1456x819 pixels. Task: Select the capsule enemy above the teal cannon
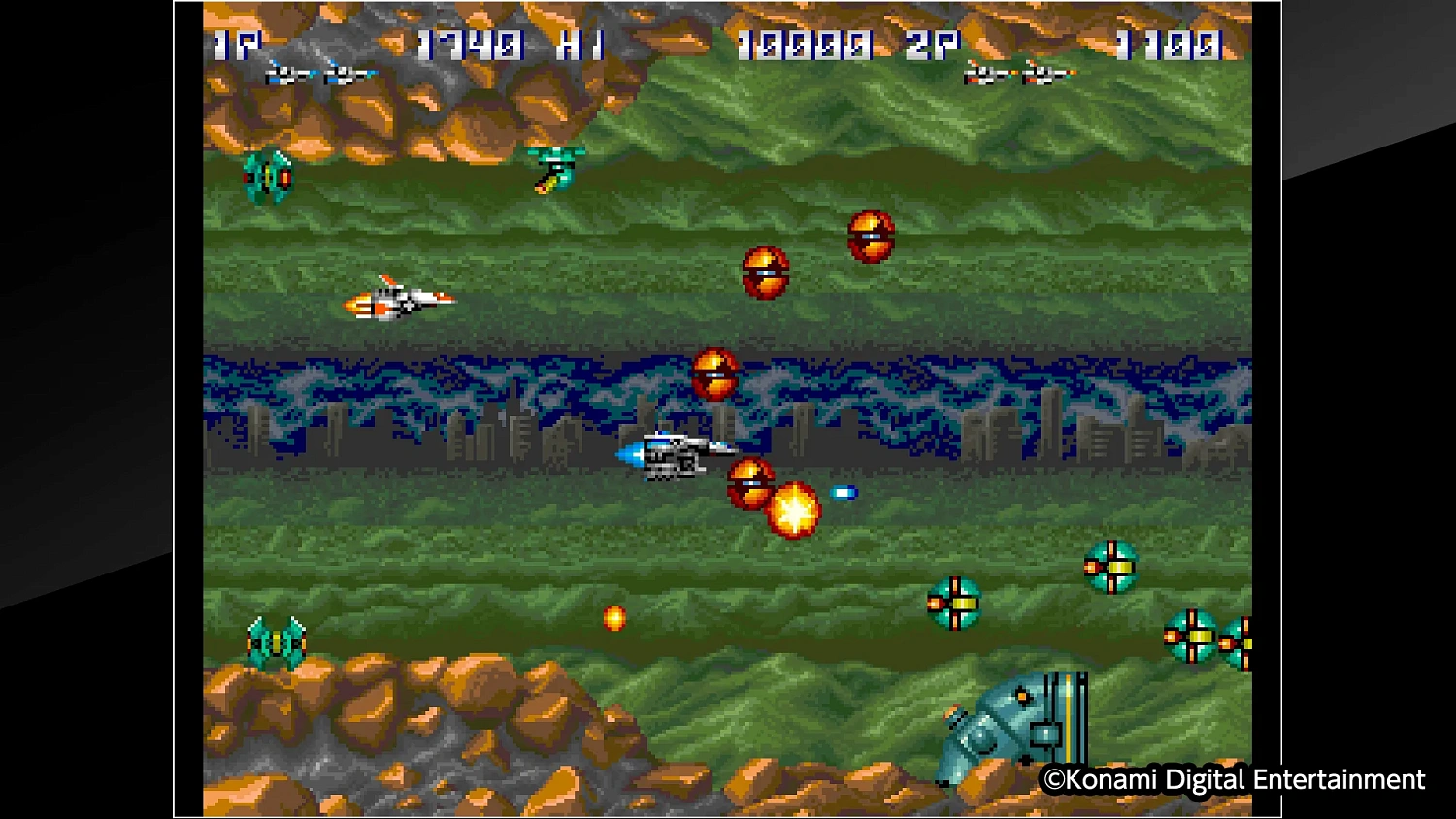point(1112,568)
